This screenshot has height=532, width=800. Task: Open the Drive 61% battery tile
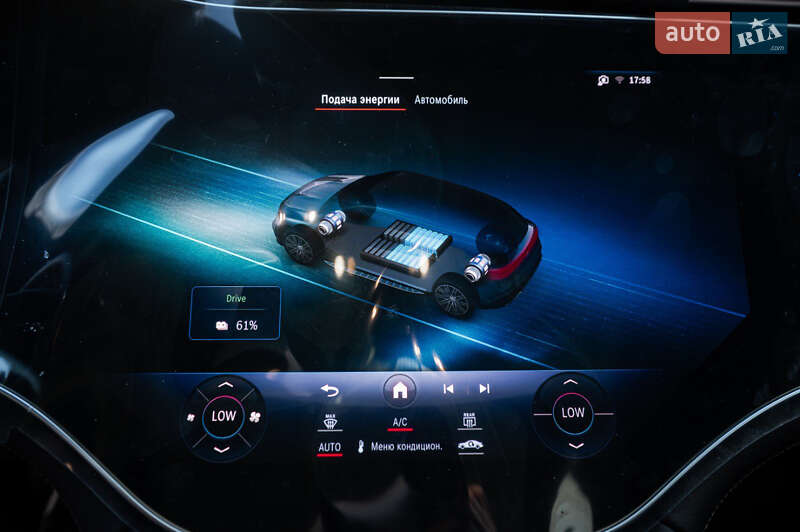point(235,313)
